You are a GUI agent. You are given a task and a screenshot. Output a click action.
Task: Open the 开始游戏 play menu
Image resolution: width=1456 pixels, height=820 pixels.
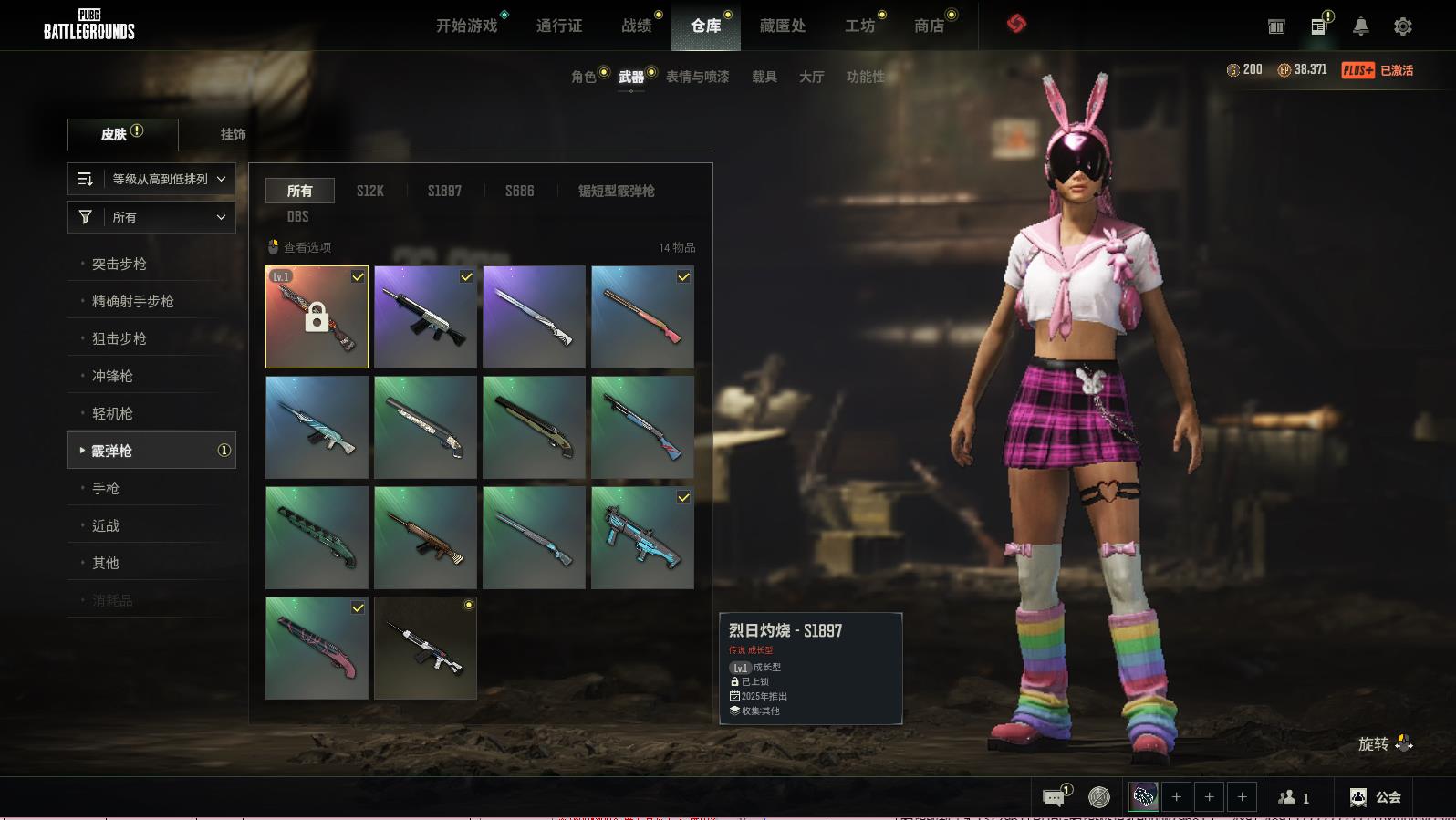pos(466,26)
